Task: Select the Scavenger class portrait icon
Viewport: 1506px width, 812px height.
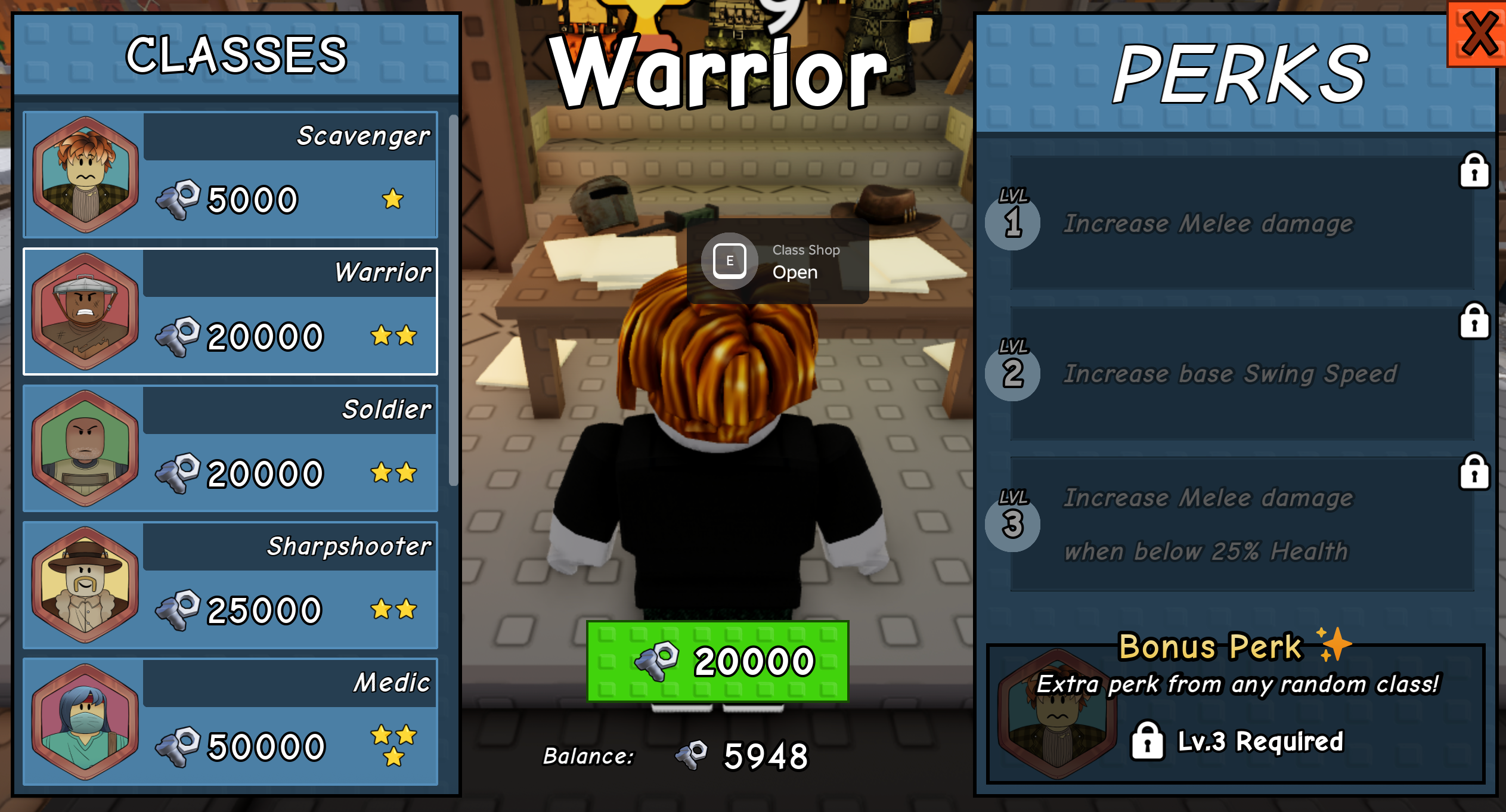Action: (x=85, y=173)
